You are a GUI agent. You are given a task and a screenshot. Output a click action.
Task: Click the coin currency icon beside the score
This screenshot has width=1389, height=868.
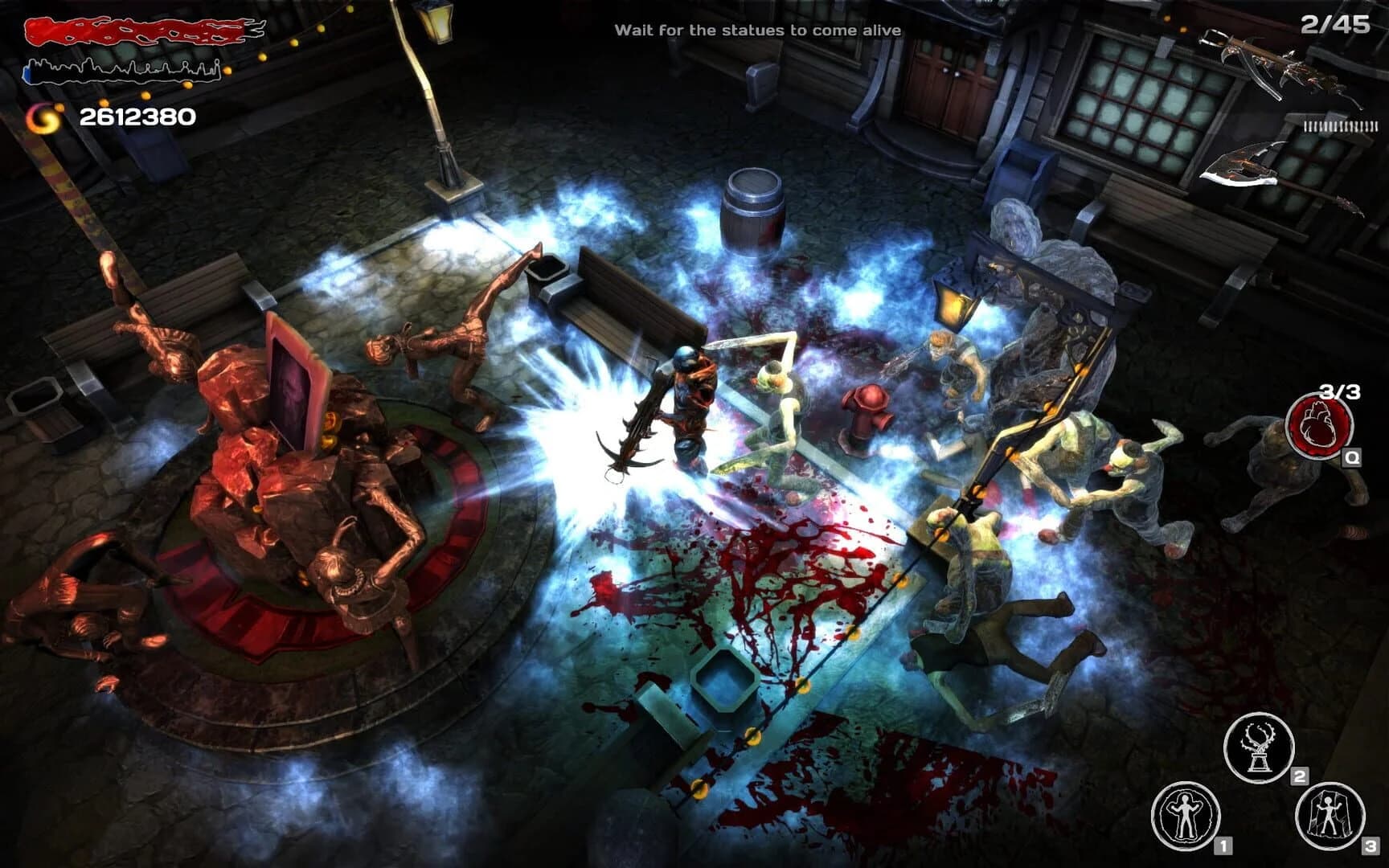[43, 118]
